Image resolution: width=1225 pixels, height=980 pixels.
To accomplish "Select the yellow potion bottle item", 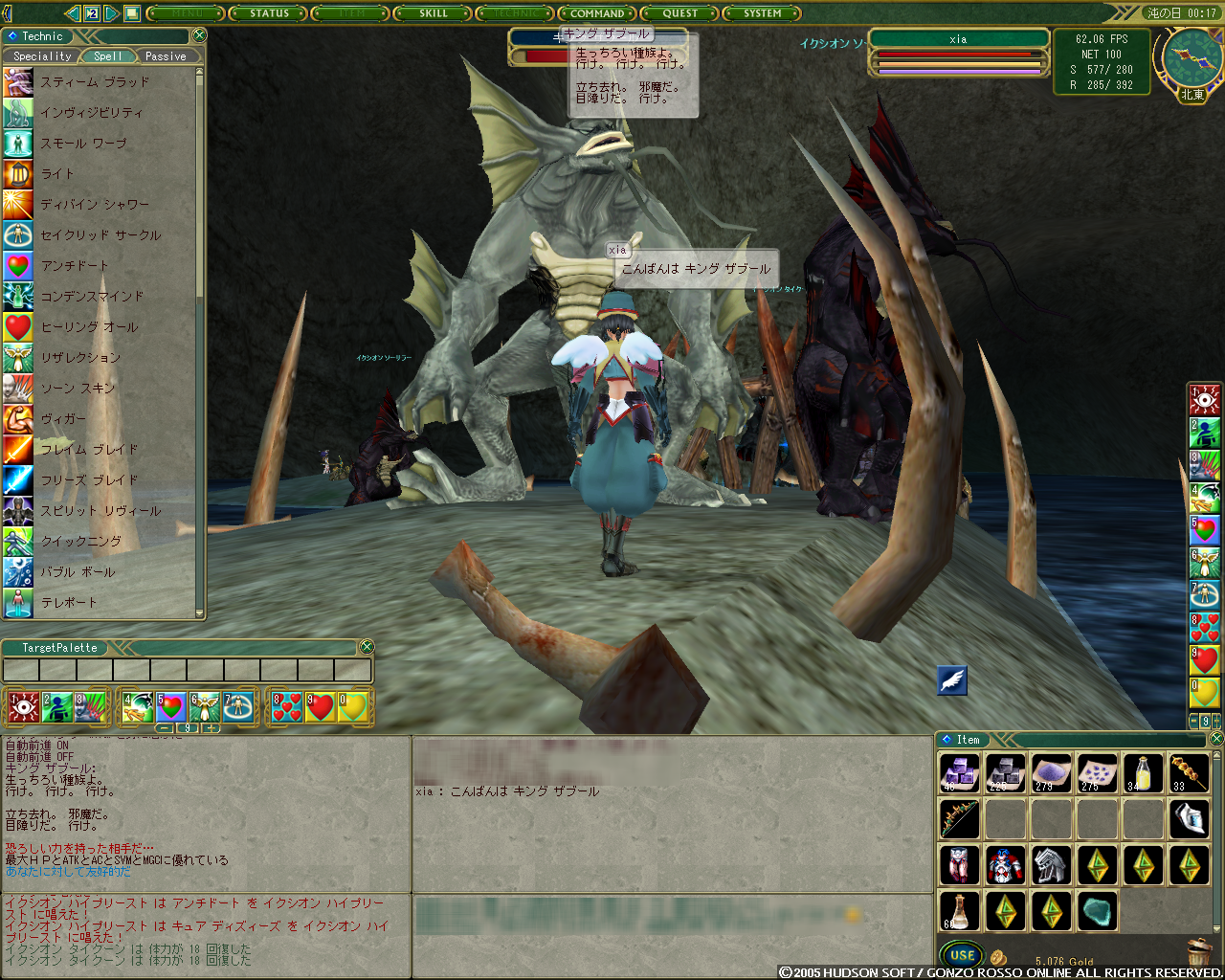I will 1143,773.
